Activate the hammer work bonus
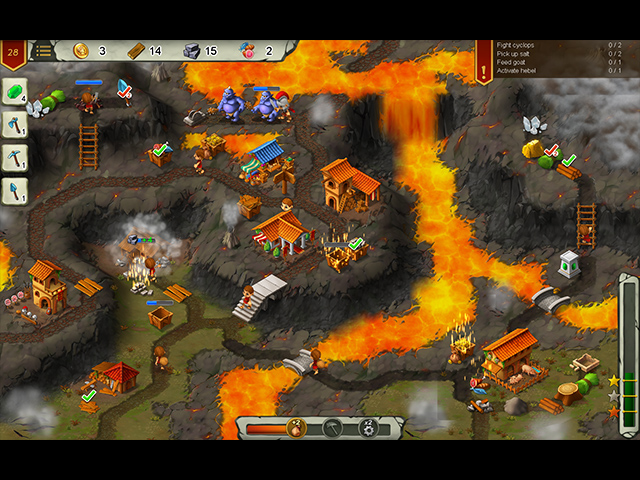Image resolution: width=640 pixels, height=480 pixels. 331,428
